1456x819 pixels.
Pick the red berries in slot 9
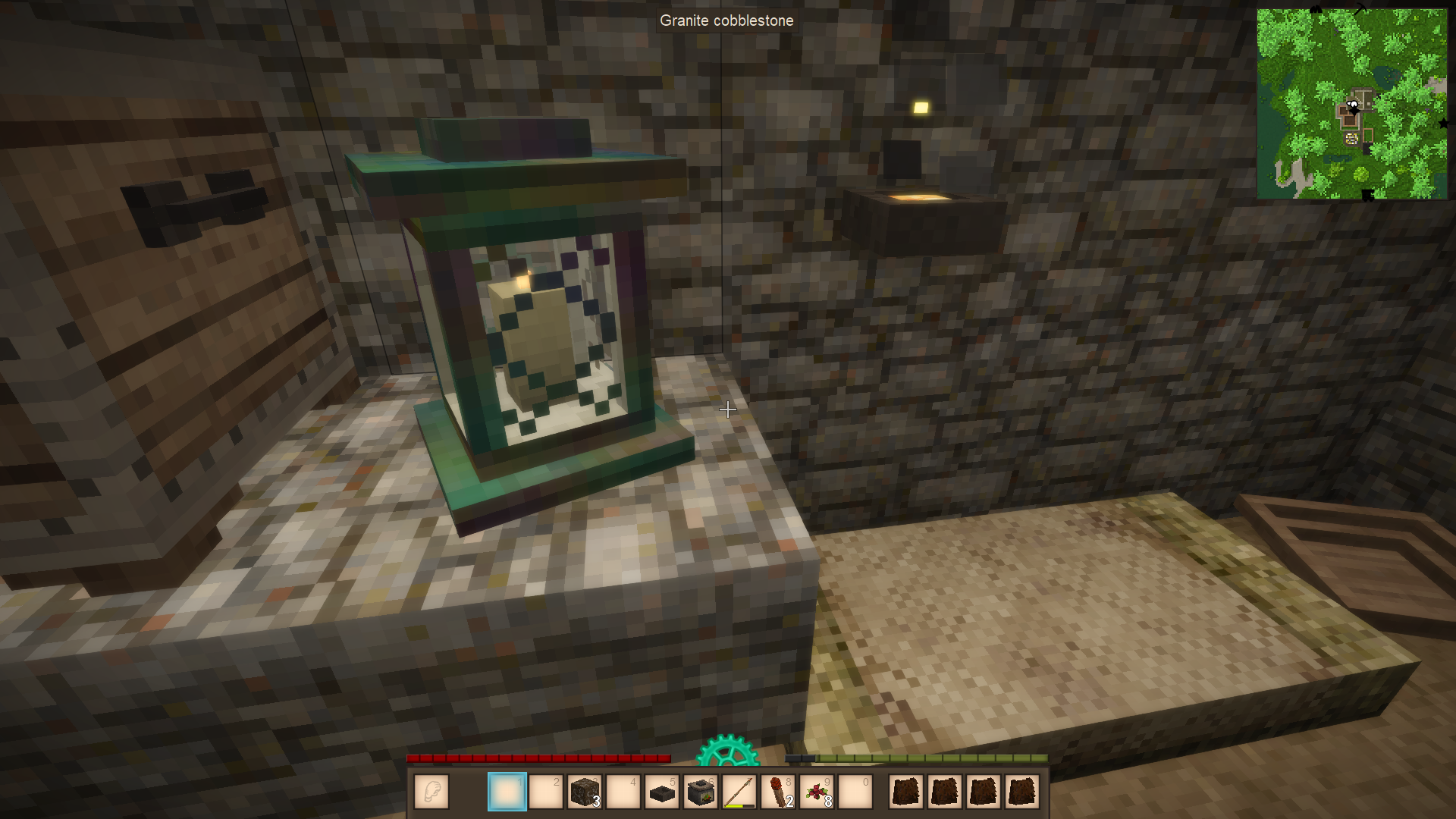(x=817, y=792)
